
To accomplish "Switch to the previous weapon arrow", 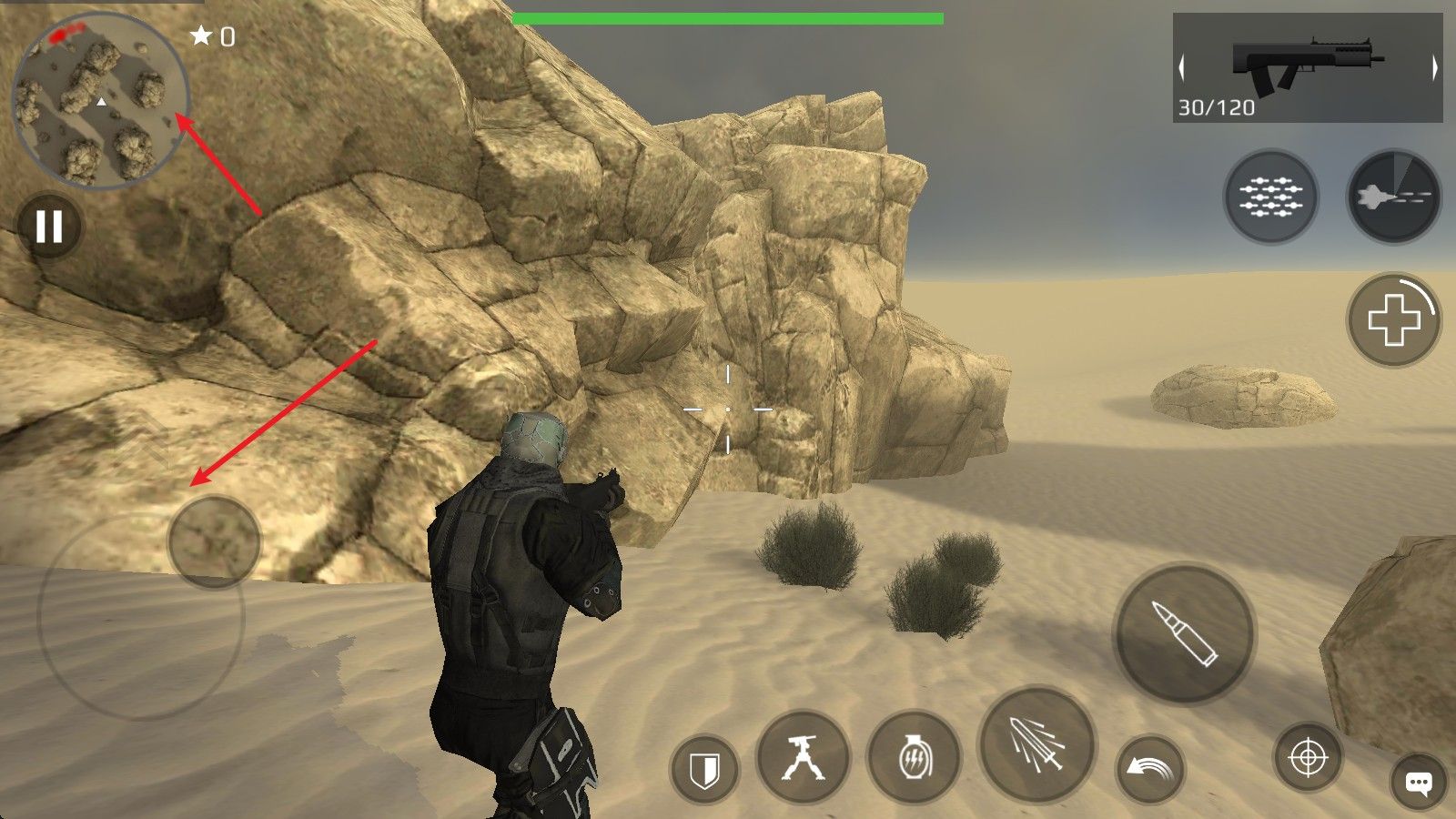I will pyautogui.click(x=1182, y=67).
